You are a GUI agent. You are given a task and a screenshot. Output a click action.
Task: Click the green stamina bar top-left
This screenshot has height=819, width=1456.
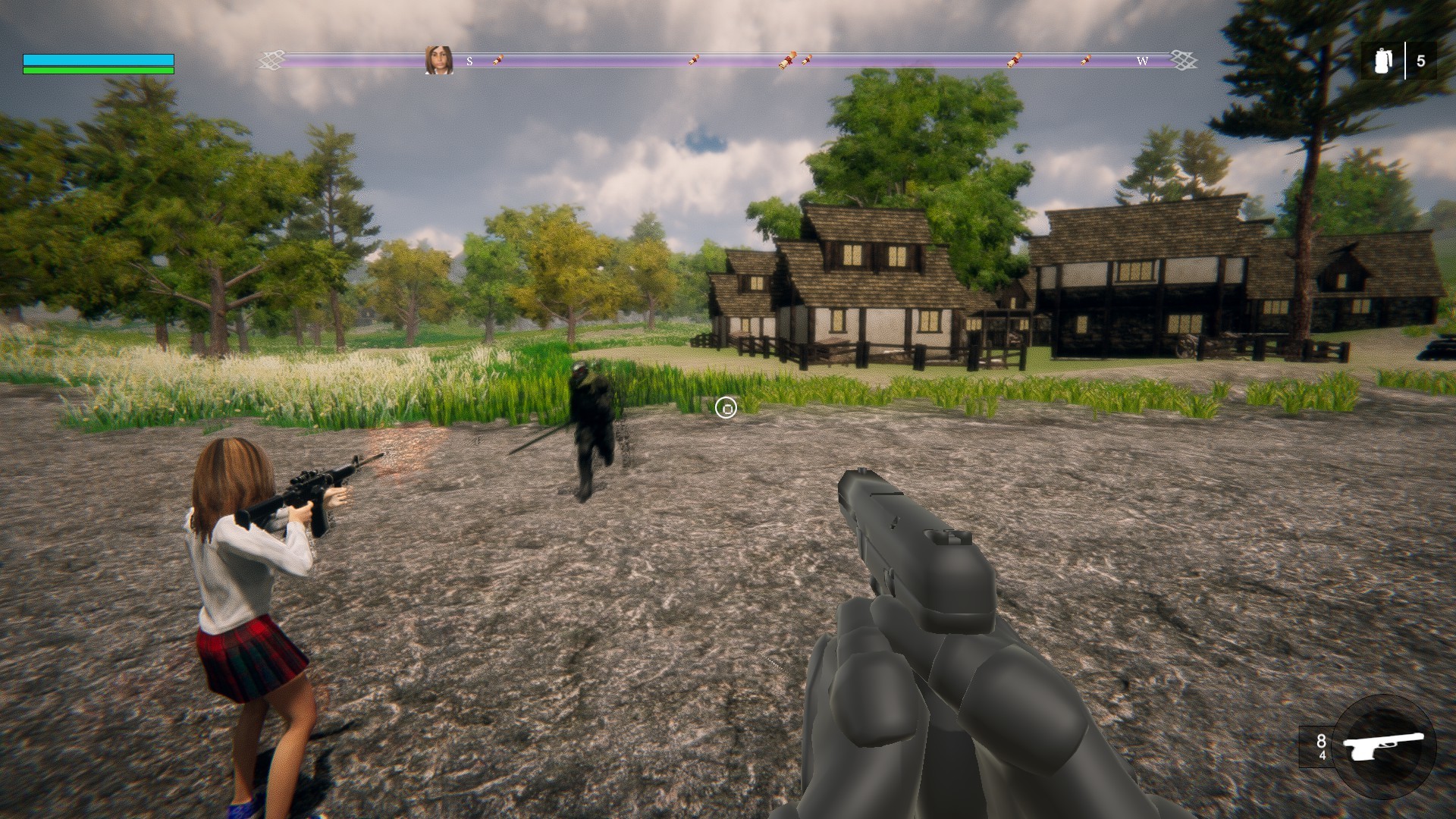pos(99,71)
